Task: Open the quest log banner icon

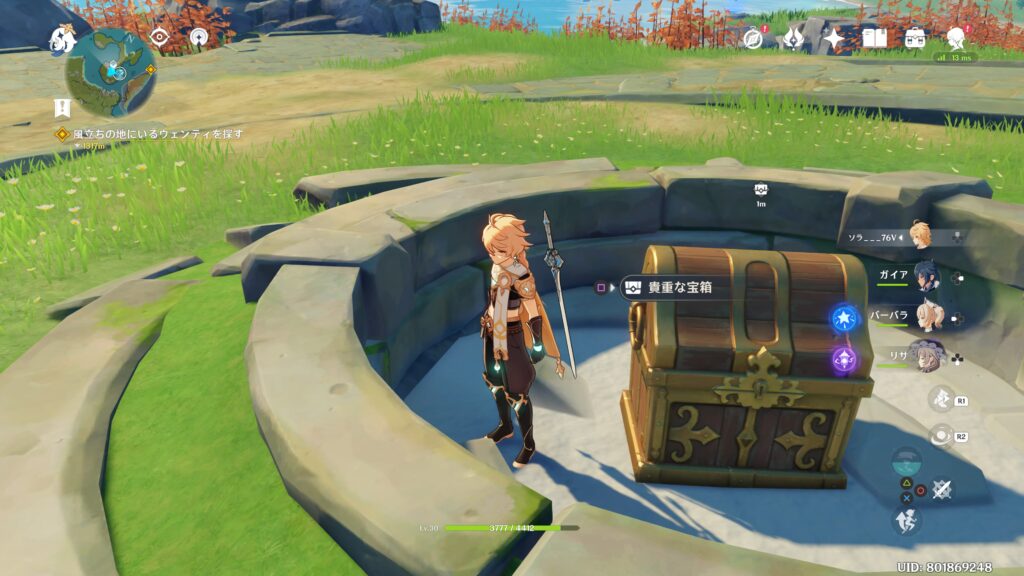Action: click(62, 108)
